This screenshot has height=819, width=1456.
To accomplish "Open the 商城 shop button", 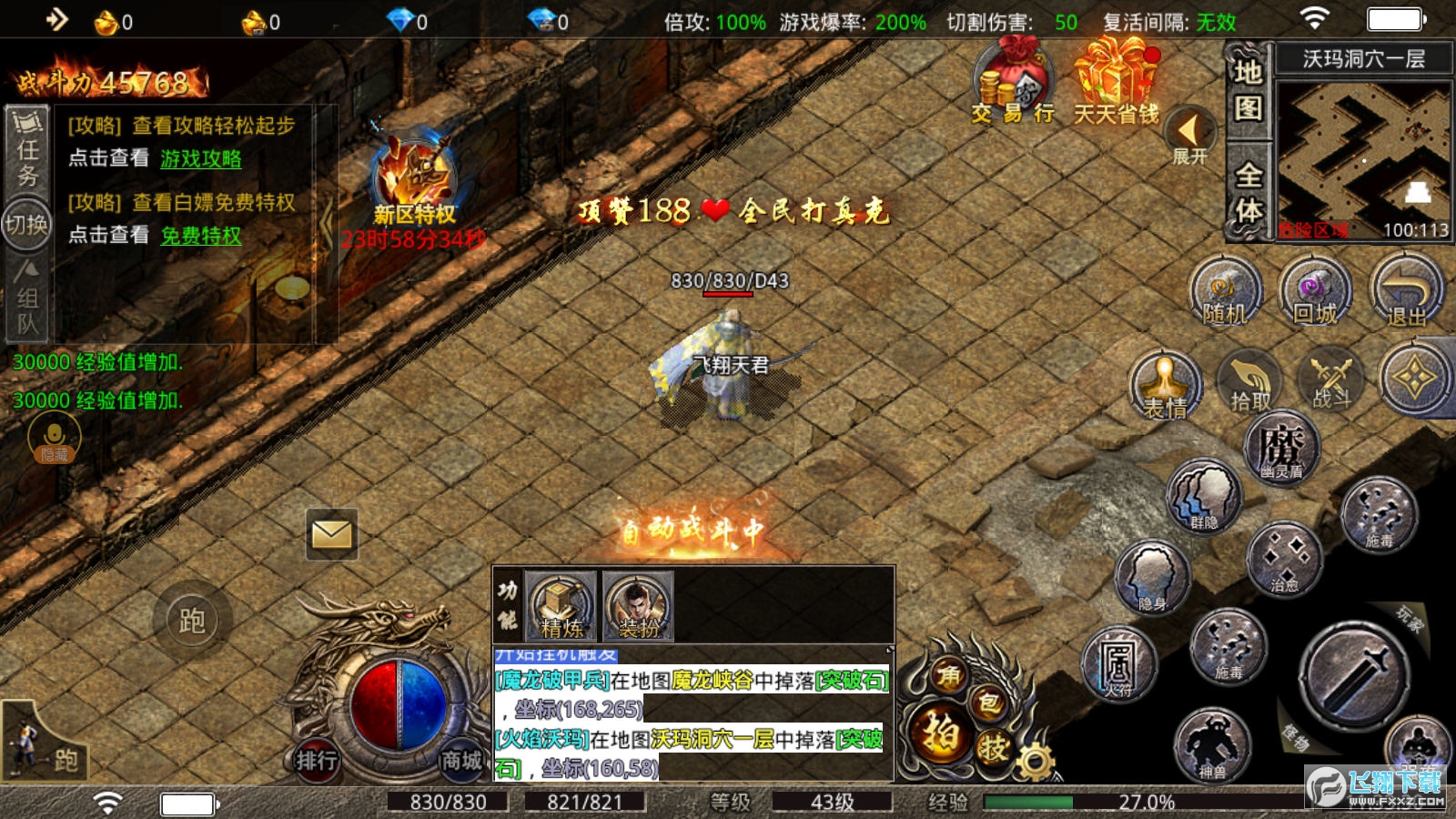I will click(461, 760).
